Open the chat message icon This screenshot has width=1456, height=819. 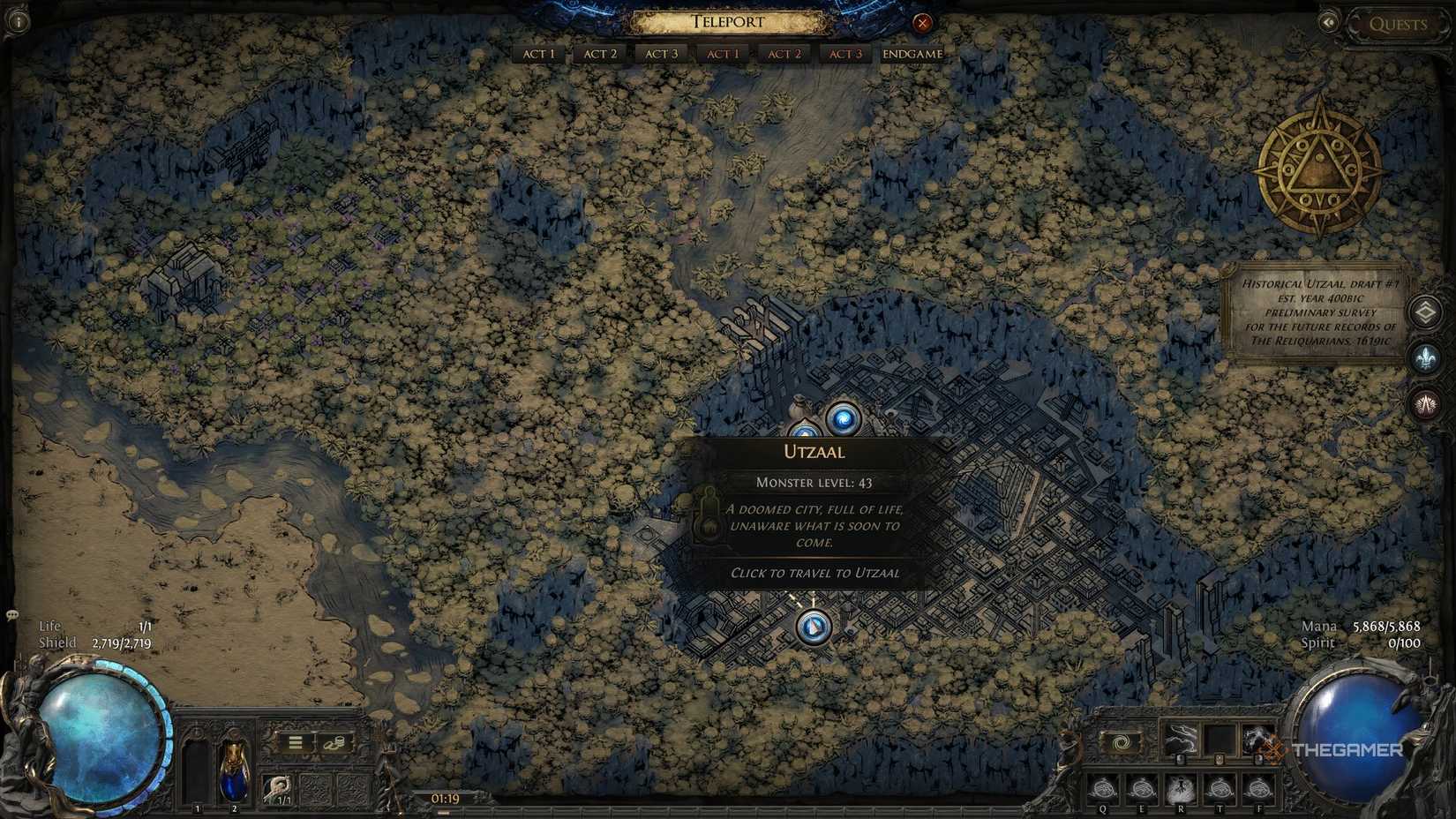[x=12, y=612]
